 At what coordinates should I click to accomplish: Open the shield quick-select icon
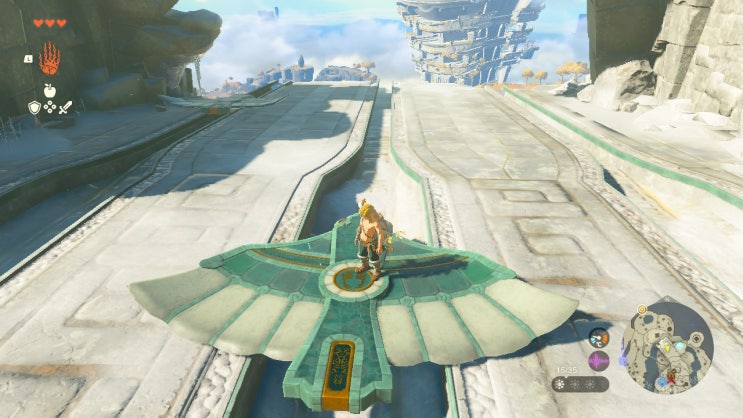(33, 106)
